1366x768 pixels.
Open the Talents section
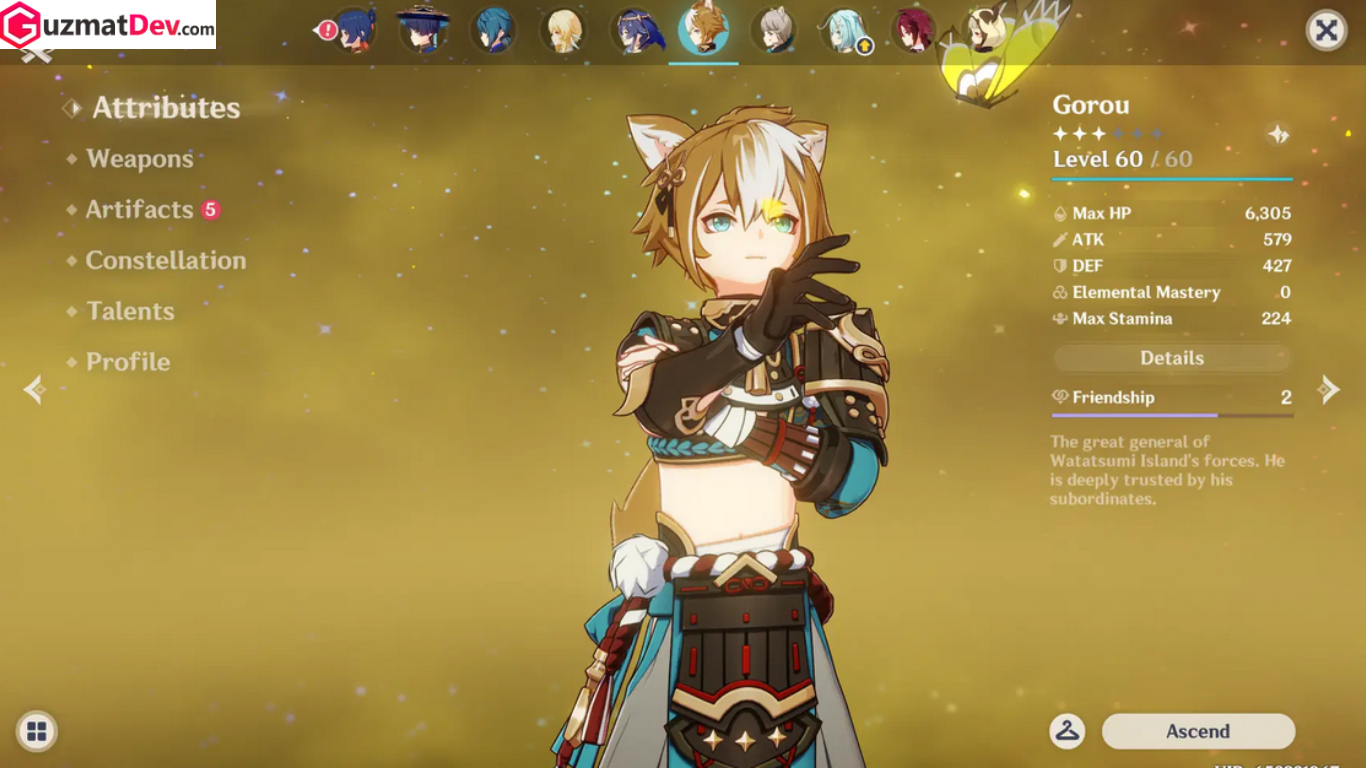click(130, 312)
